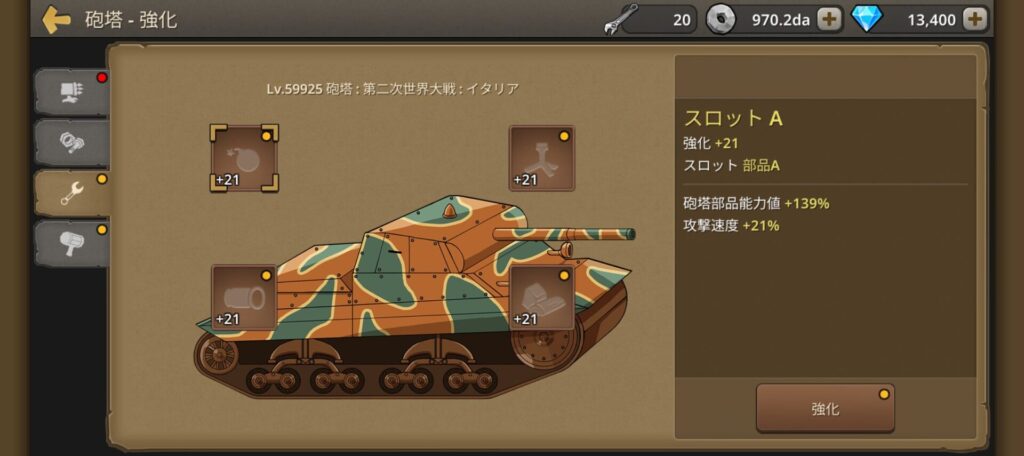Screen dimensions: 1024x456
Task: Go back with the yellow arrow
Action: pos(56,20)
